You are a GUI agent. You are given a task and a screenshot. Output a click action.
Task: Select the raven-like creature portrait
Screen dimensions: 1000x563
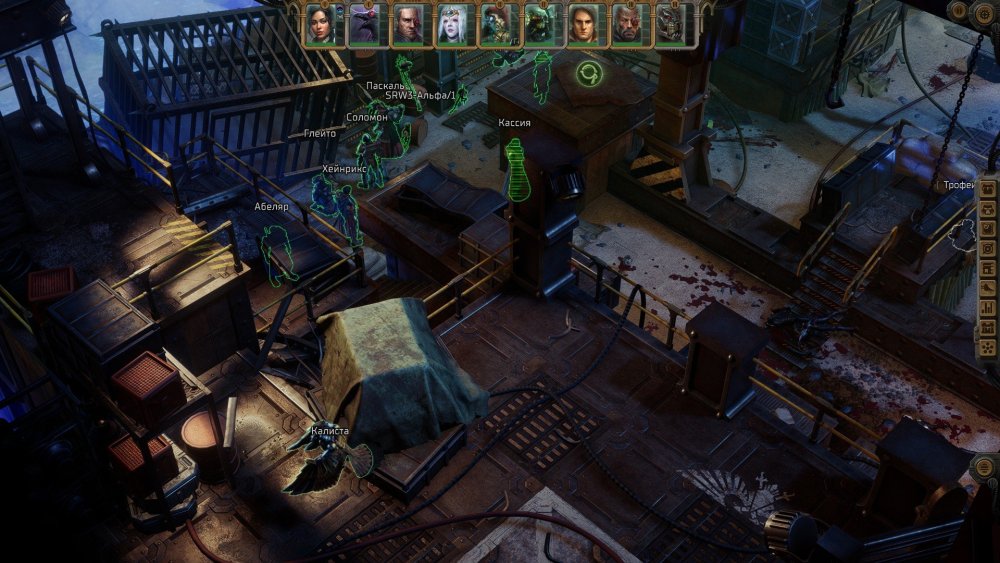coord(363,24)
